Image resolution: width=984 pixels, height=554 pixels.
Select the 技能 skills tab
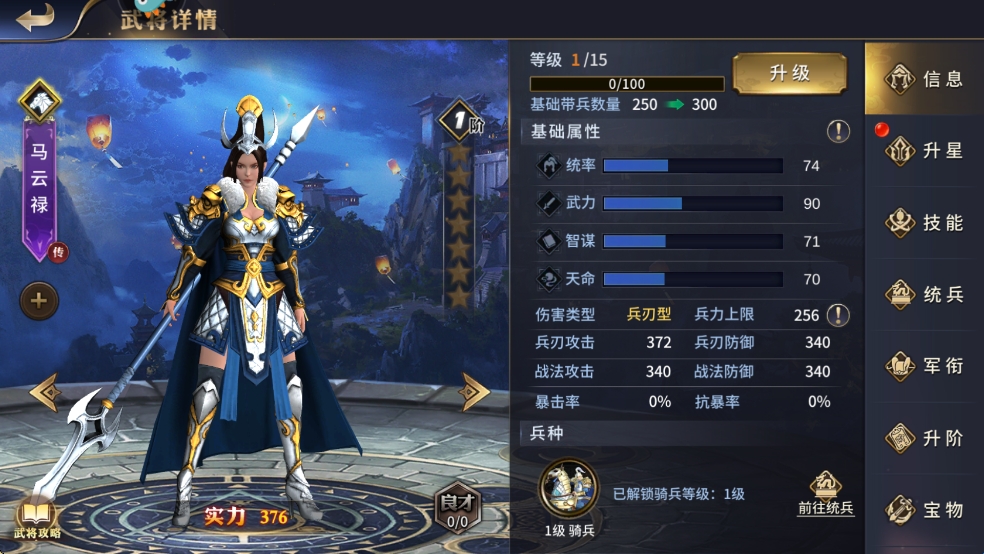tap(924, 223)
